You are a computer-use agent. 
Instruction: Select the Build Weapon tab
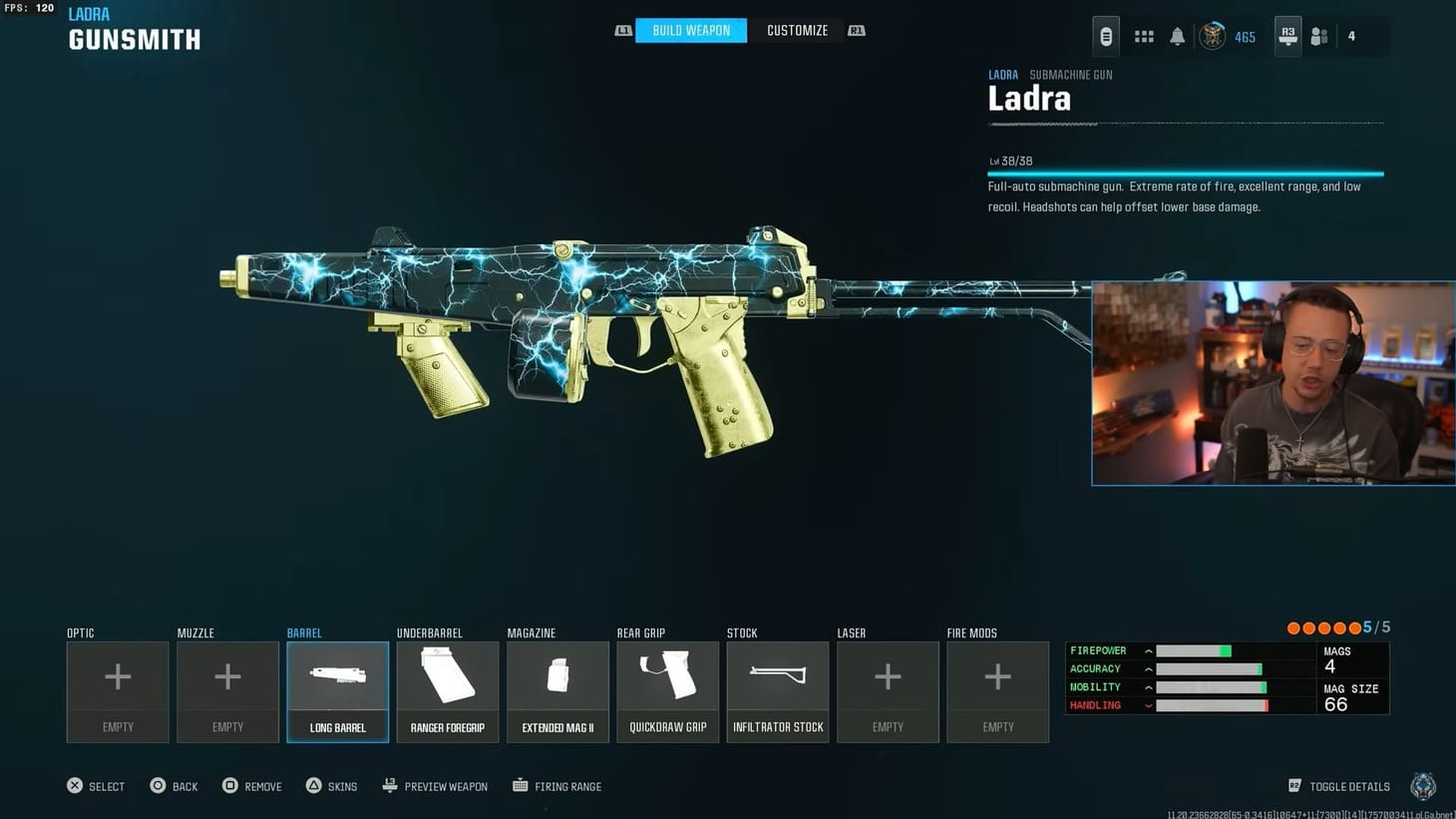click(690, 30)
